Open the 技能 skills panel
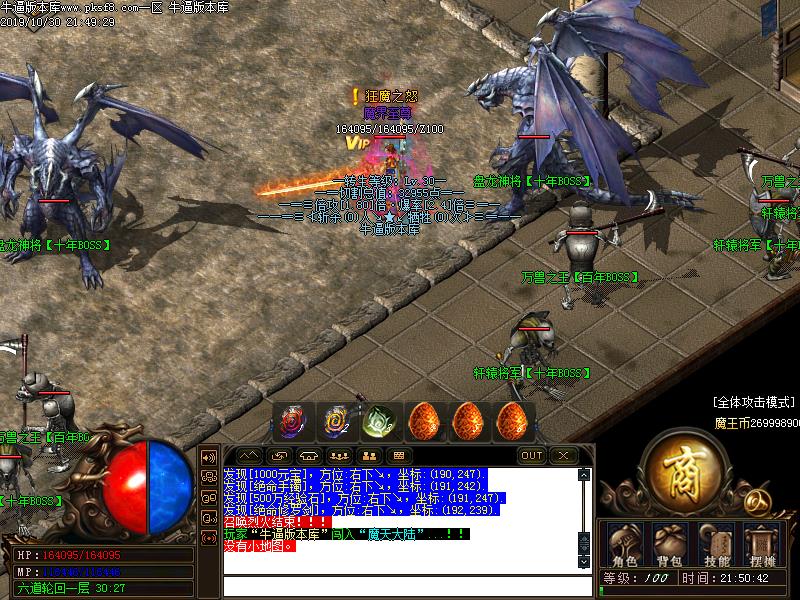Screen dimensions: 800x600 point(718,546)
